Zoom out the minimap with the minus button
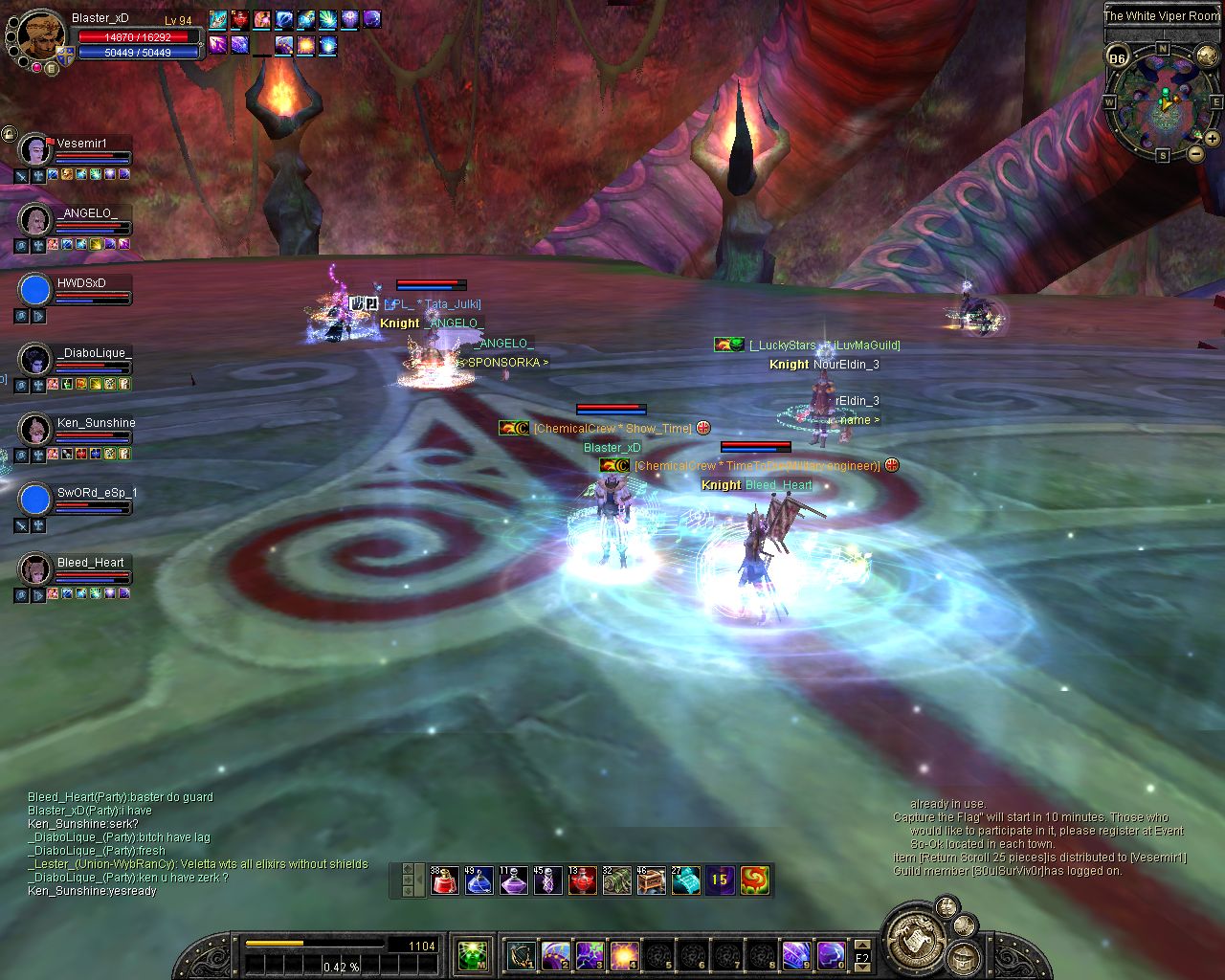The width and height of the screenshot is (1225, 980). pos(1195,153)
